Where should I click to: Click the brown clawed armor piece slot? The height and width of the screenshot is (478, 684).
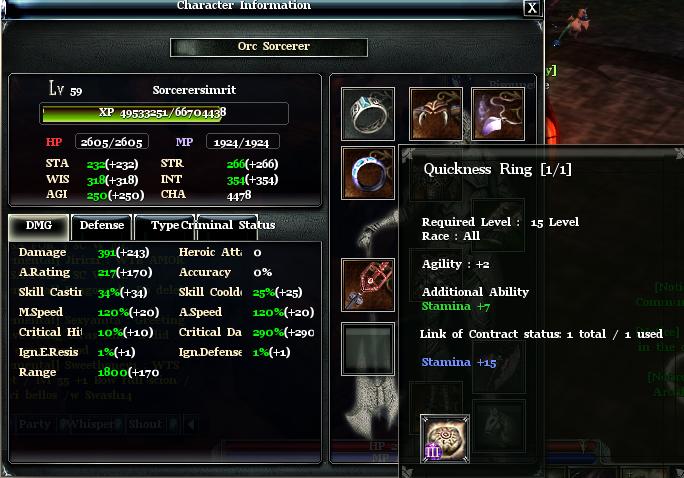436,114
